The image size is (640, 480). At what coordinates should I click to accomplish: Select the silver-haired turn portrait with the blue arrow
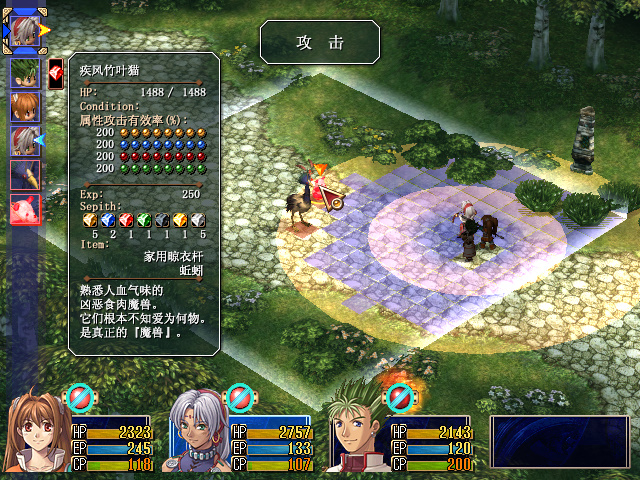(25, 141)
